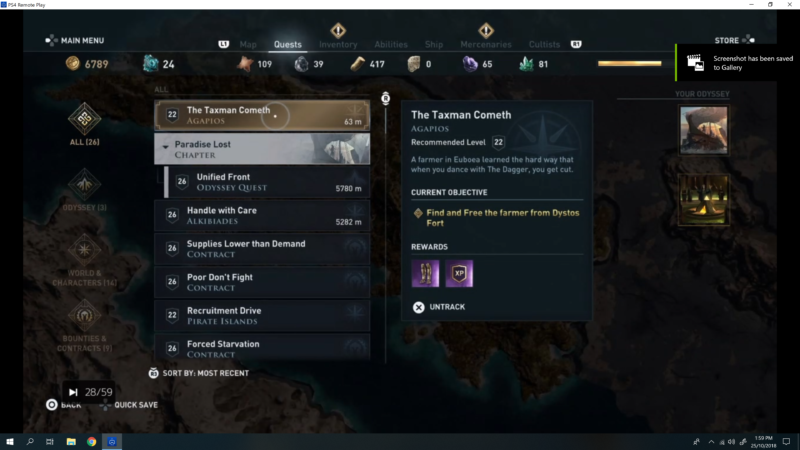Viewport: 800px width, 450px height.
Task: Untrack the current quest
Action: [x=440, y=307]
